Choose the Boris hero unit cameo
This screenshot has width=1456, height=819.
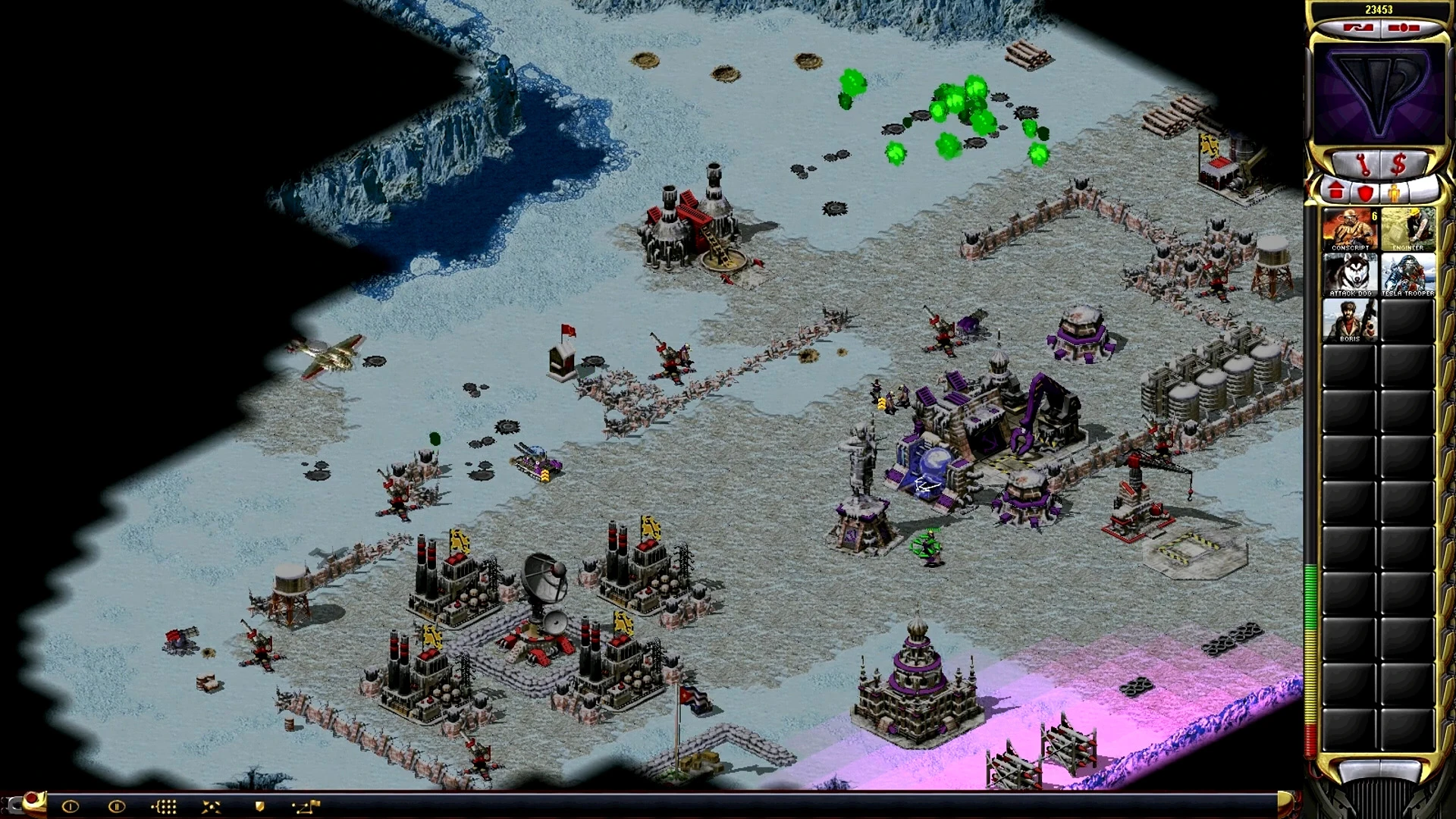pyautogui.click(x=1350, y=320)
